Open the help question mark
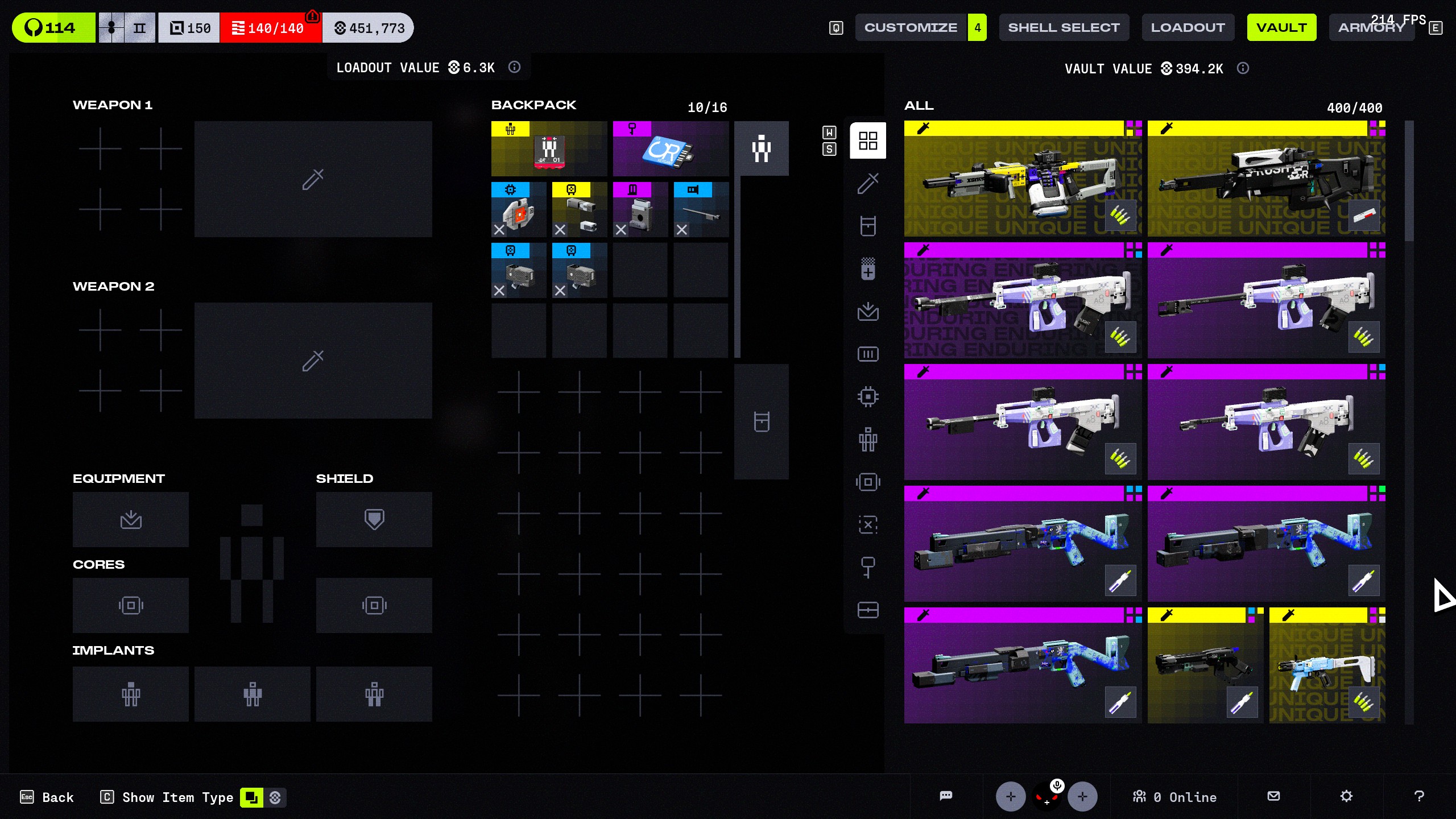Viewport: 1456px width, 819px height. [1419, 796]
